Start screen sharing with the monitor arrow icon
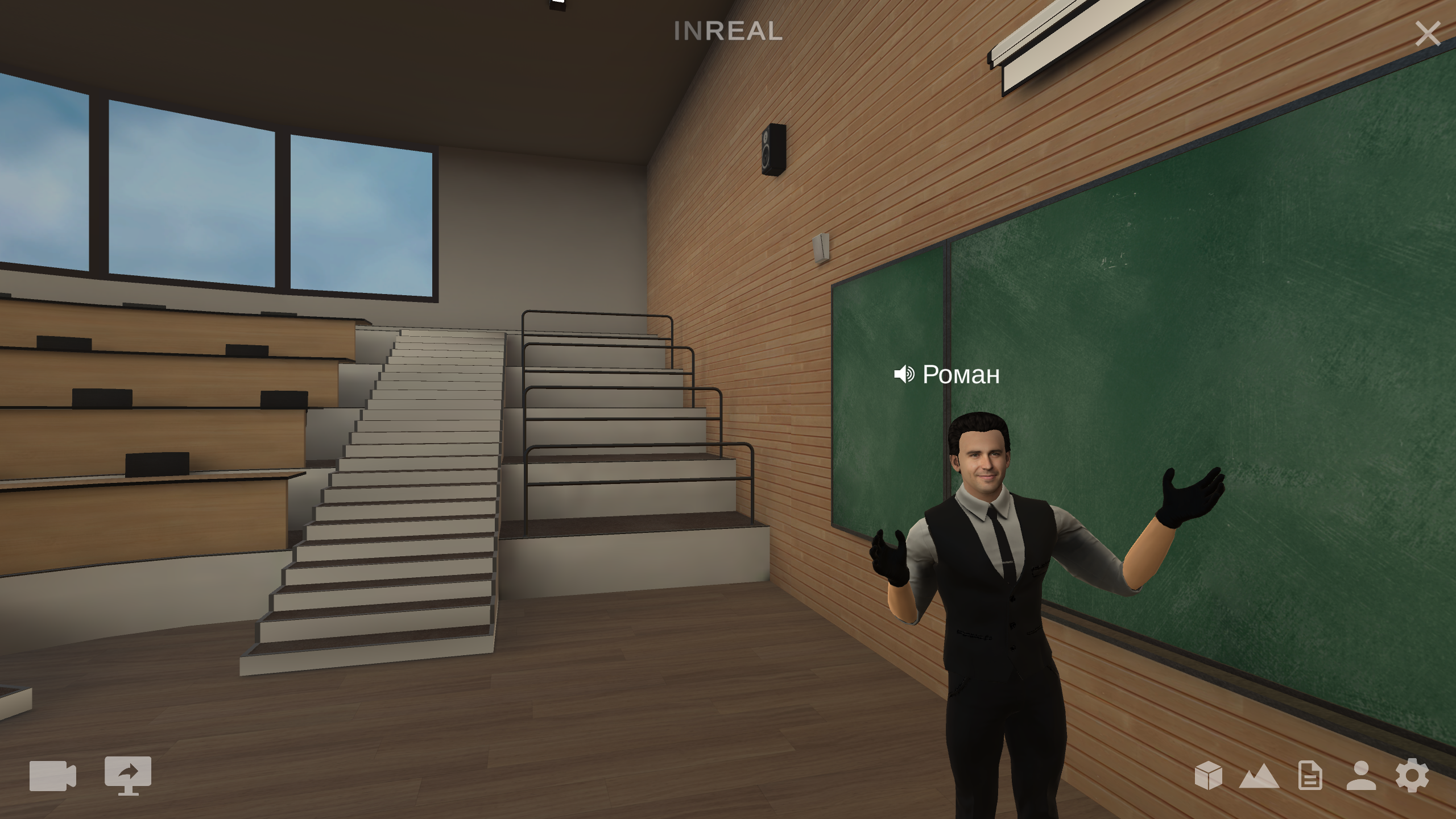The width and height of the screenshot is (1456, 819). pos(128,775)
